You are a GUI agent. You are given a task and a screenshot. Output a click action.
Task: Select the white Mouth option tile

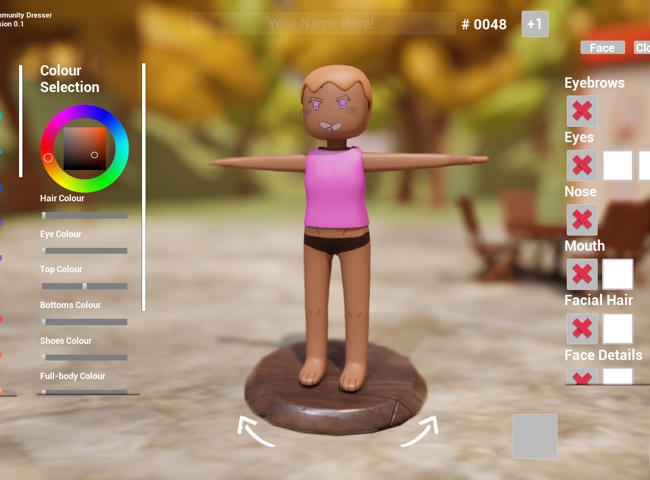click(x=618, y=274)
